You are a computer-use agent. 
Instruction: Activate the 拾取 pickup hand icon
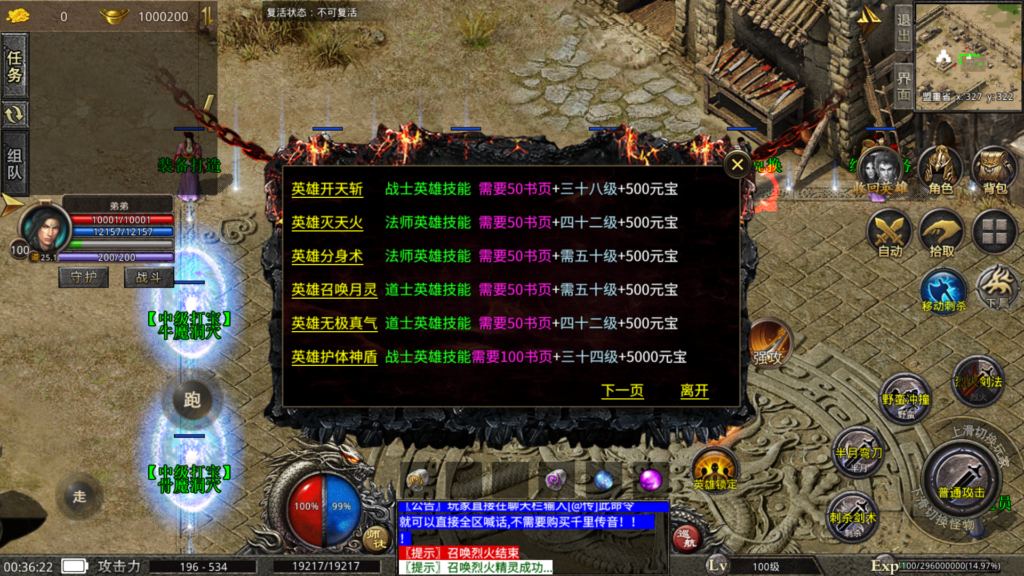(941, 234)
